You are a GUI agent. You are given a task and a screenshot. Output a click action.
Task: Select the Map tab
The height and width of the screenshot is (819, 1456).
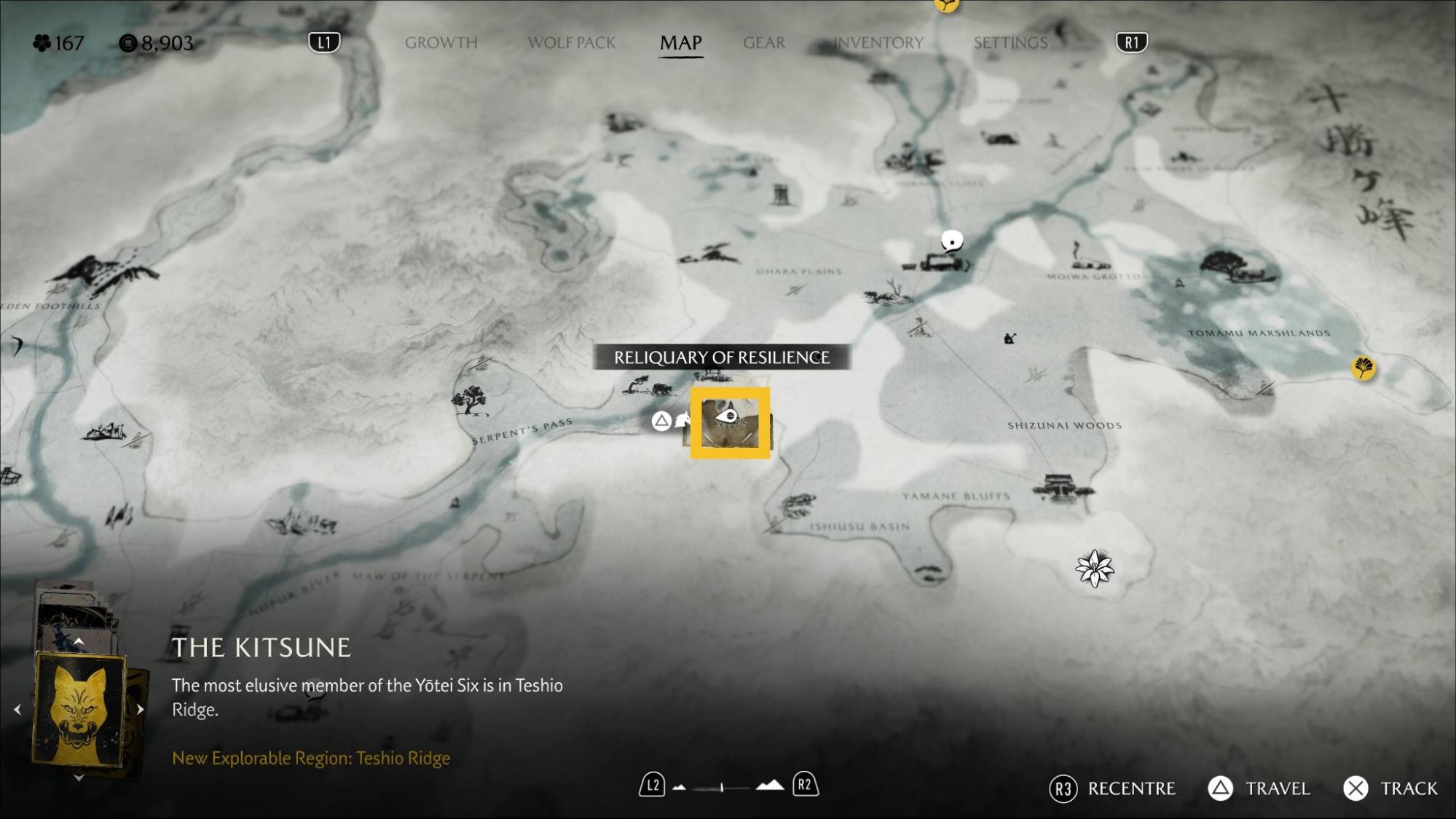click(x=680, y=43)
